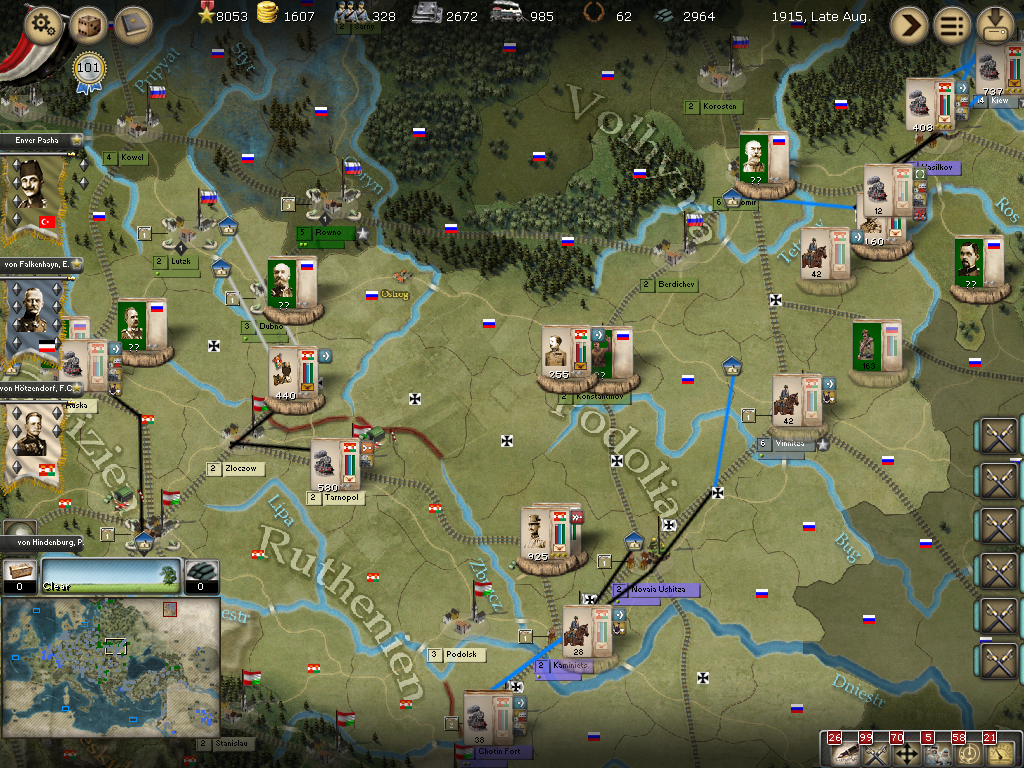Viewport: 1024px width, 768px height.
Task: Open the book journal button
Action: click(x=132, y=26)
